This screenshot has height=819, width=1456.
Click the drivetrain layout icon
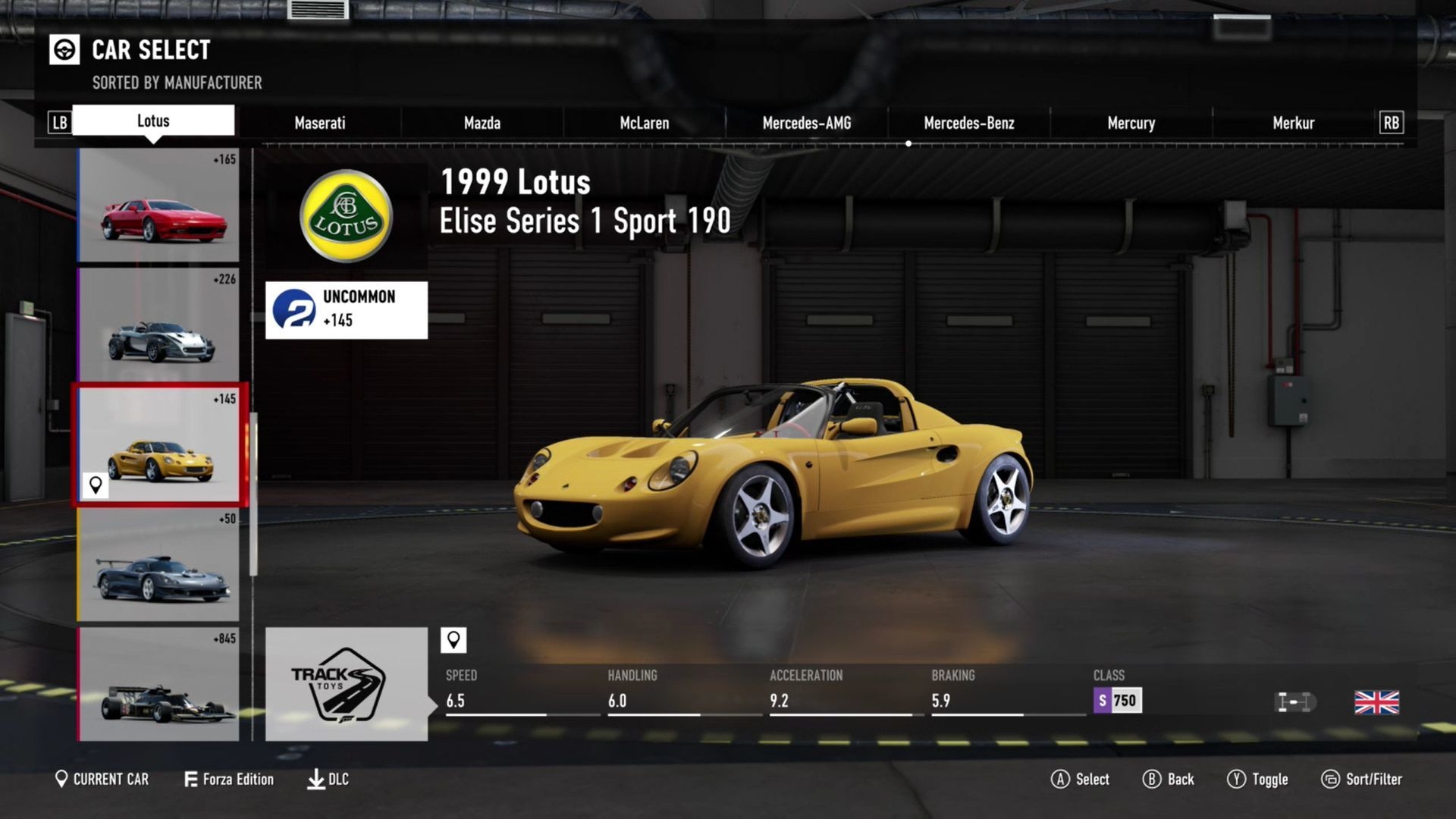tap(1294, 702)
